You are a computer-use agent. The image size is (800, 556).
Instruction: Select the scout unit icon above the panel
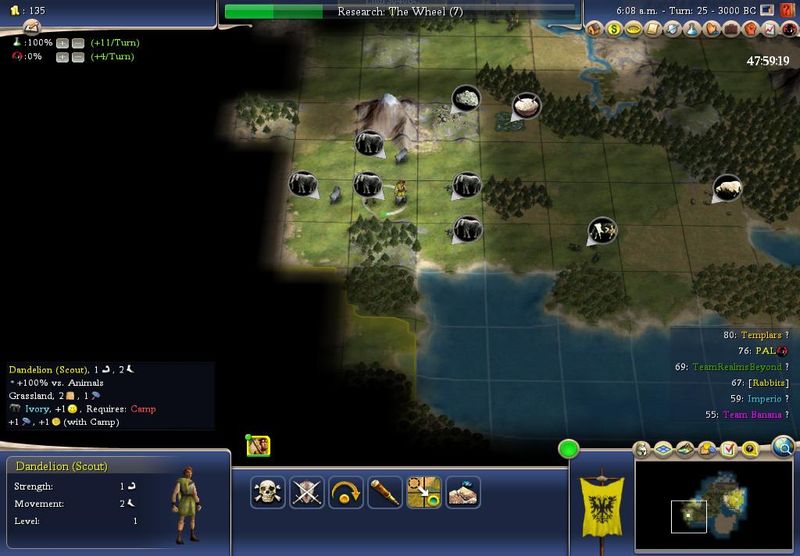(x=256, y=446)
